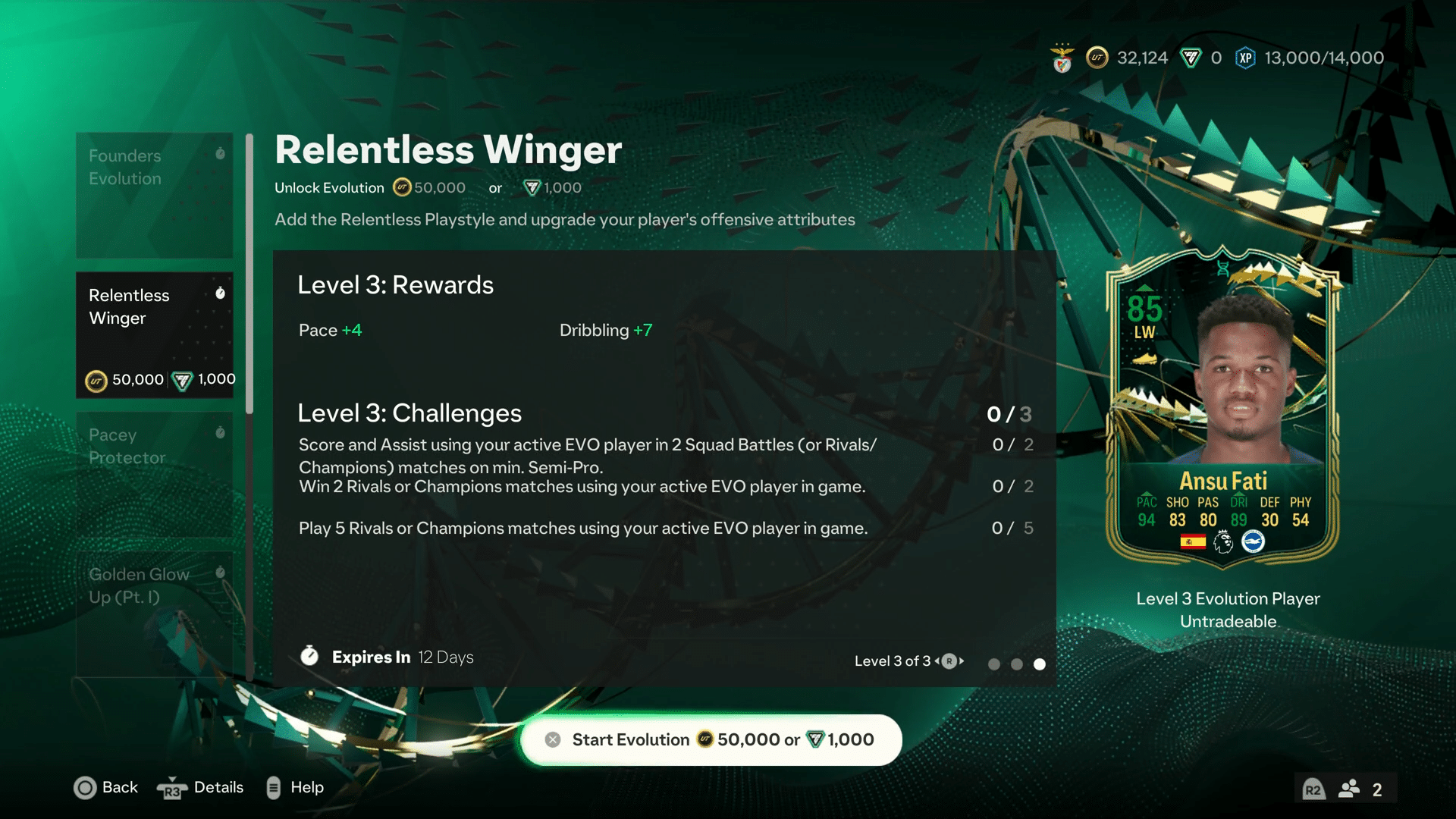Select the first page indicator dot
This screenshot has width=1456, height=819.
(994, 664)
